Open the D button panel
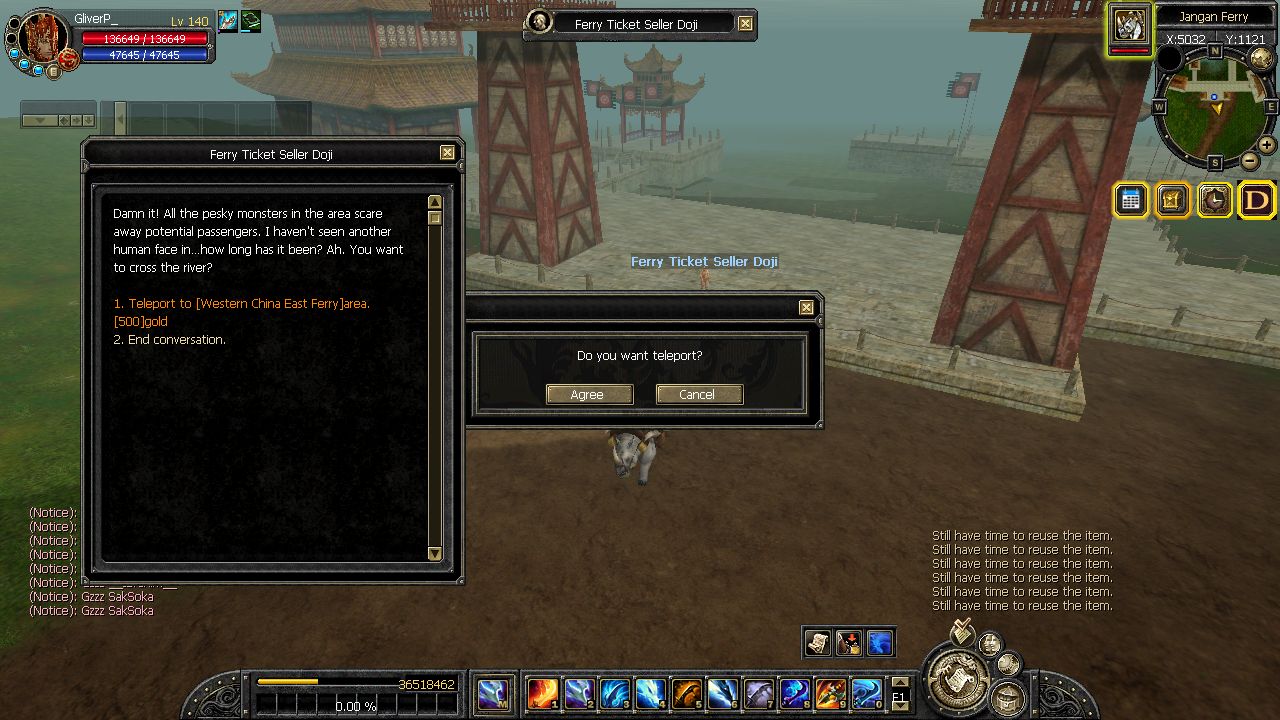This screenshot has height=720, width=1280. tap(1257, 200)
